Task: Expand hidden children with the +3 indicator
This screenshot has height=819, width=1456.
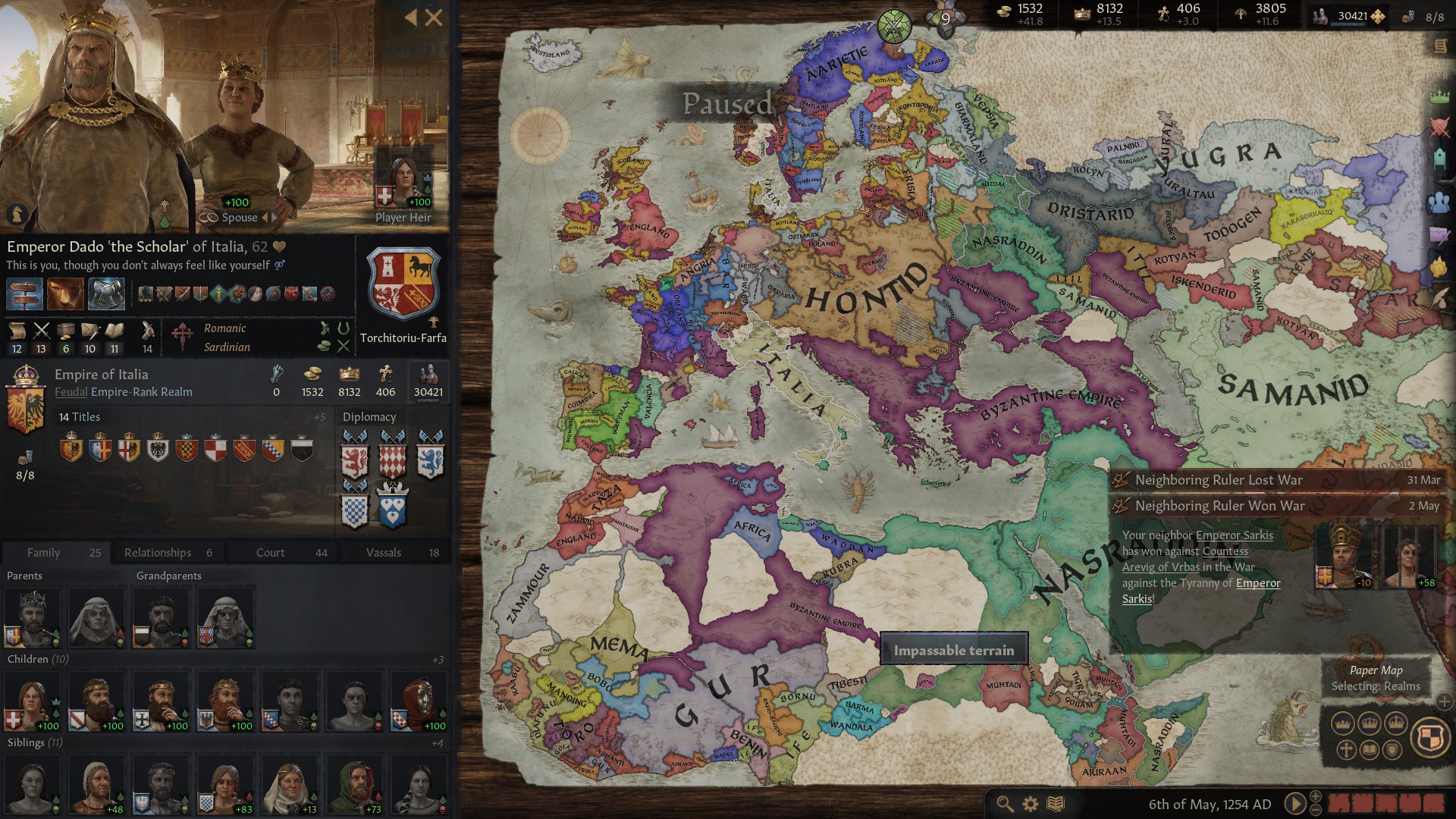Action: pos(438,659)
